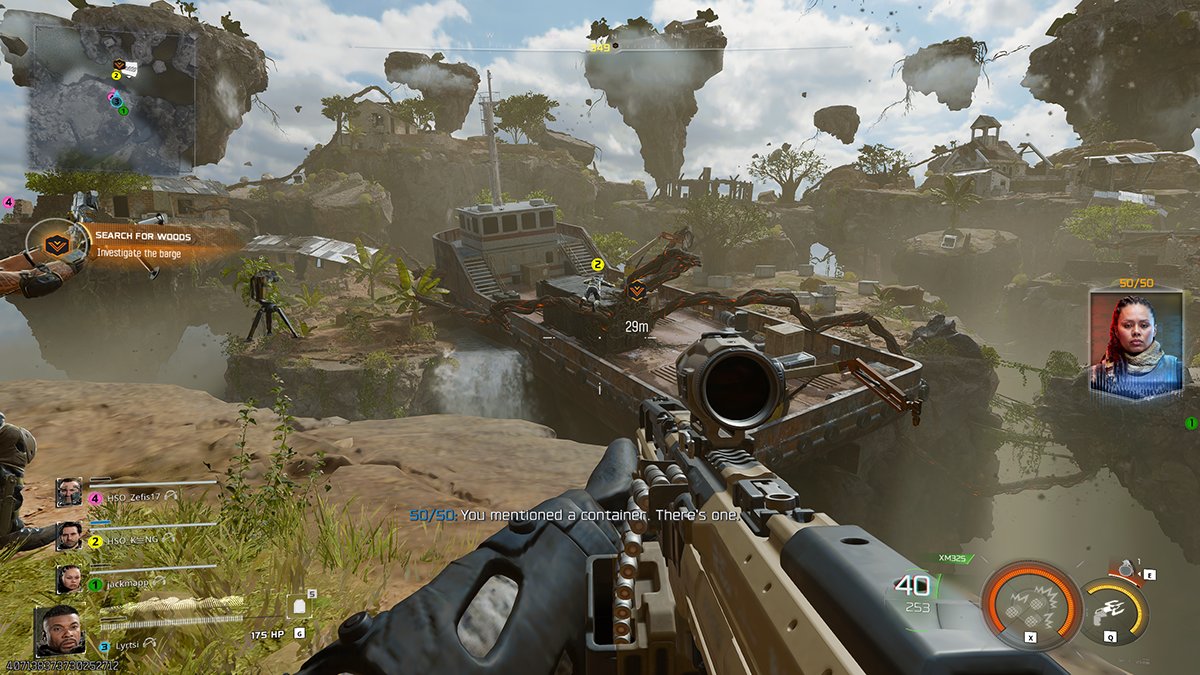Click Lyrtsi's own player portrait

[61, 629]
